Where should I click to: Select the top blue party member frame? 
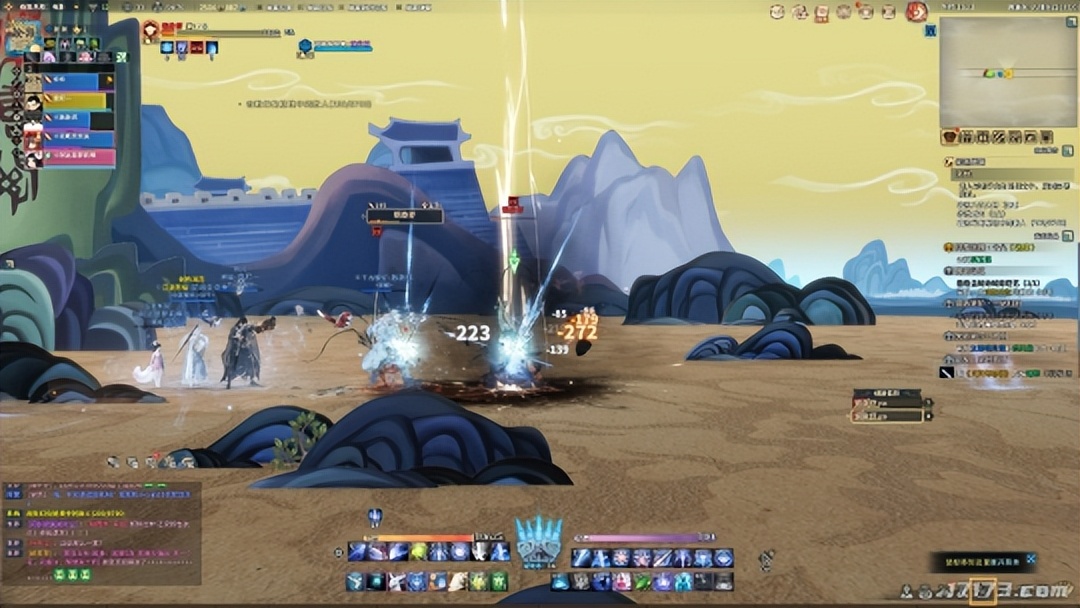[x=70, y=82]
